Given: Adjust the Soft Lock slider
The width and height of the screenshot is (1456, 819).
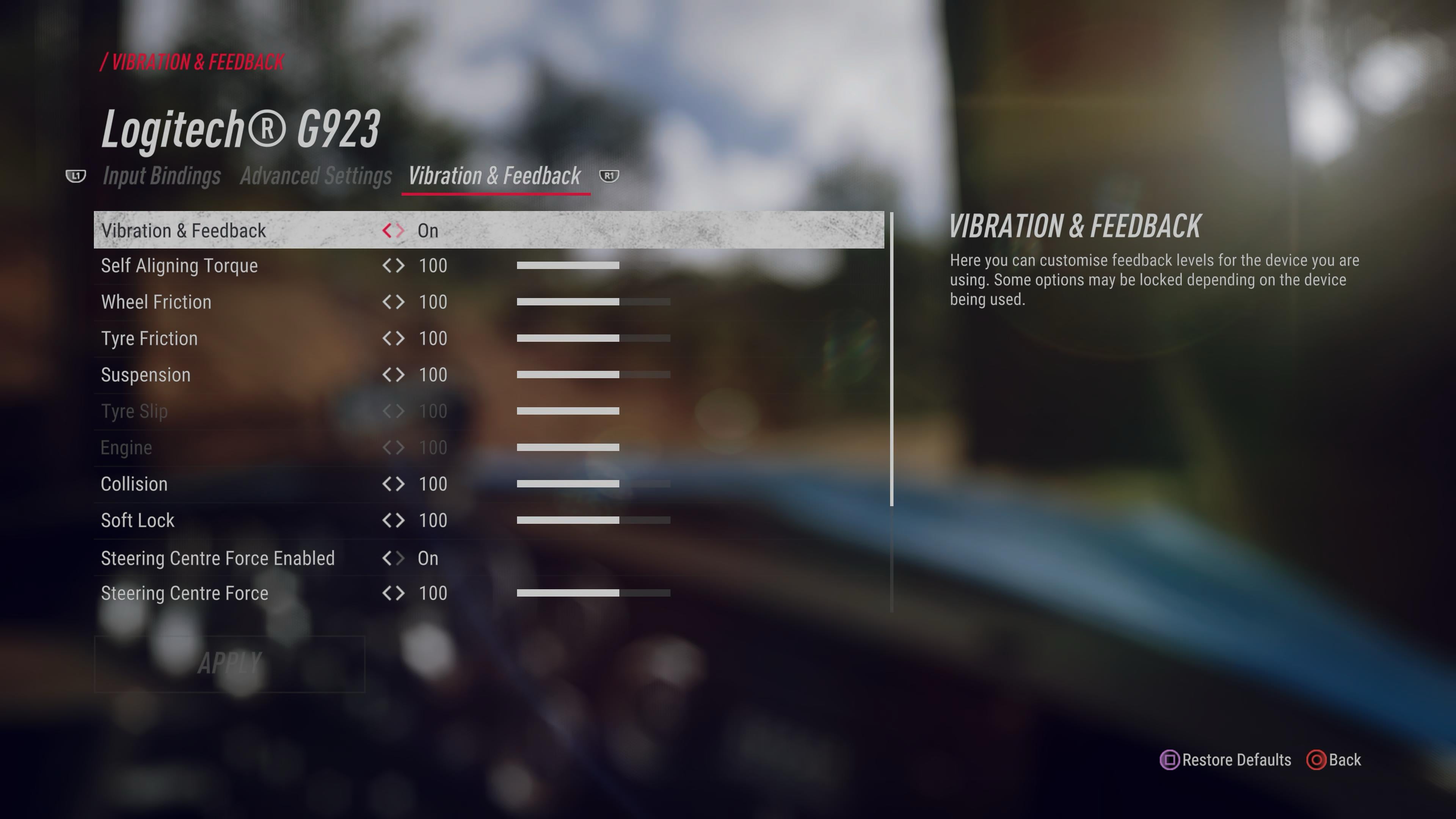Looking at the screenshot, I should 593,520.
